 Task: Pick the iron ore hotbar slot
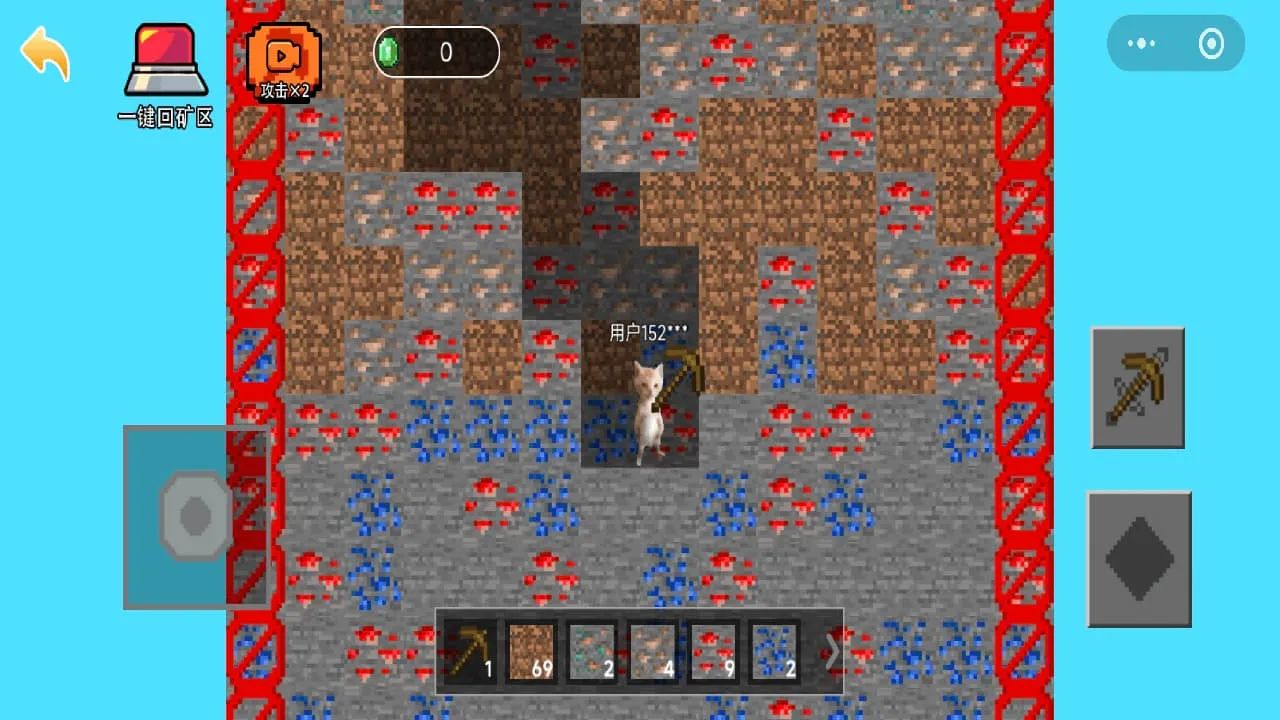[653, 651]
